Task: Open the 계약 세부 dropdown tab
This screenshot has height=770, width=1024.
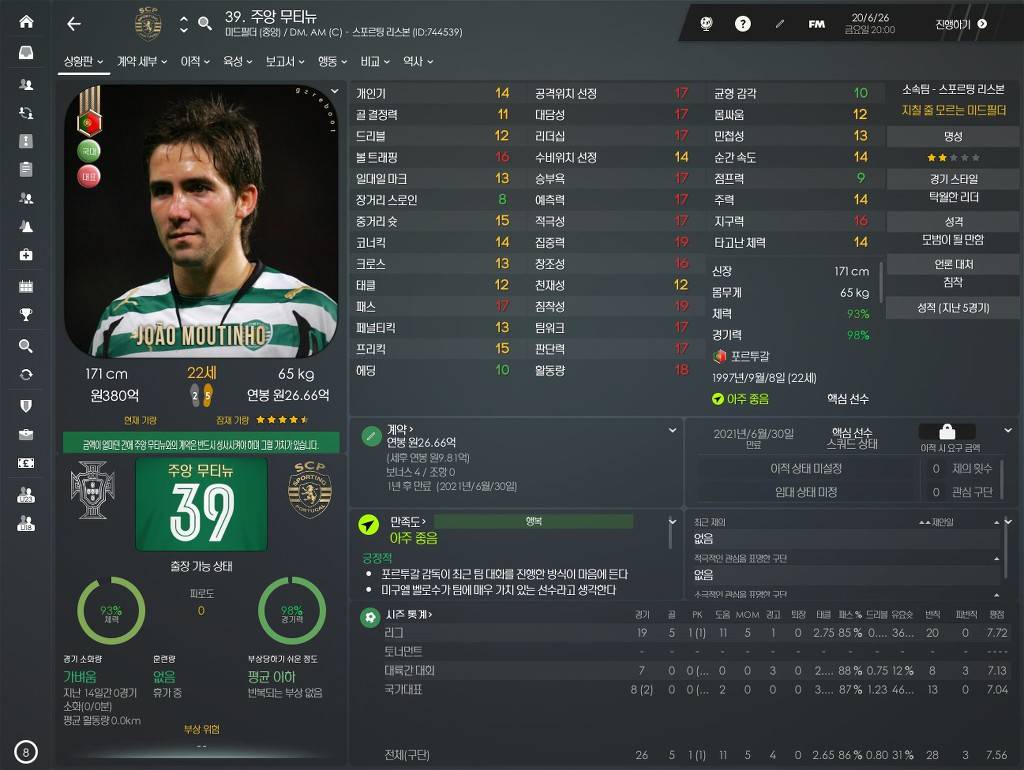Action: (x=141, y=62)
